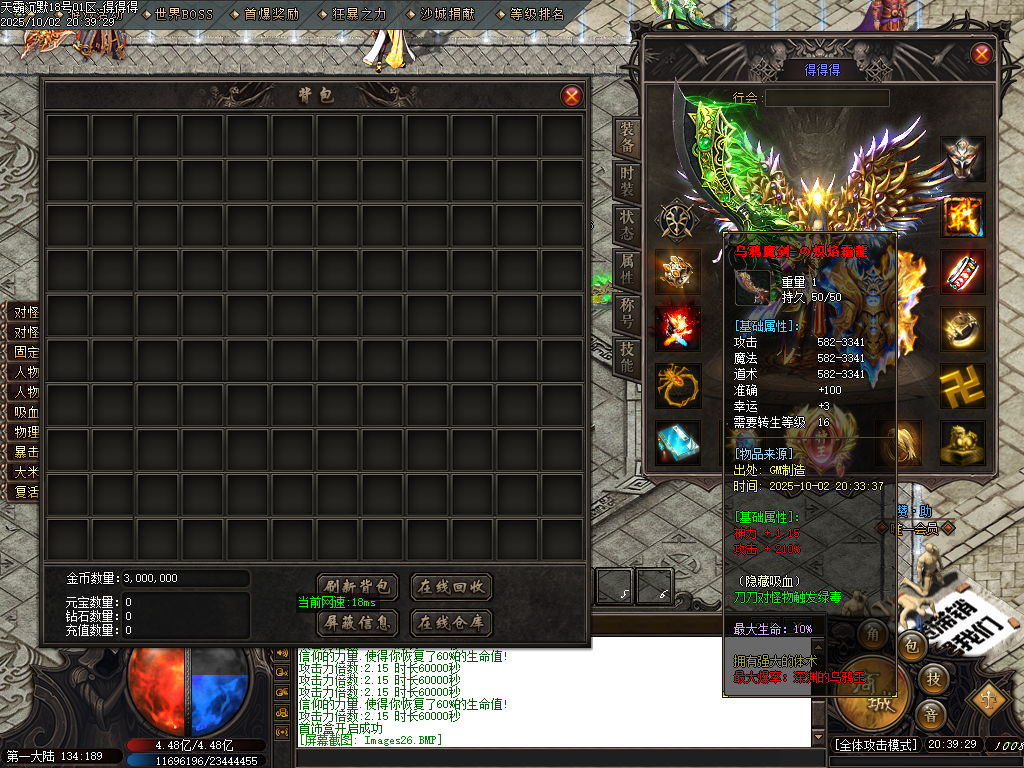Open the 在线仓库 online warehouse
Image resolution: width=1024 pixels, height=768 pixels.
coord(451,623)
